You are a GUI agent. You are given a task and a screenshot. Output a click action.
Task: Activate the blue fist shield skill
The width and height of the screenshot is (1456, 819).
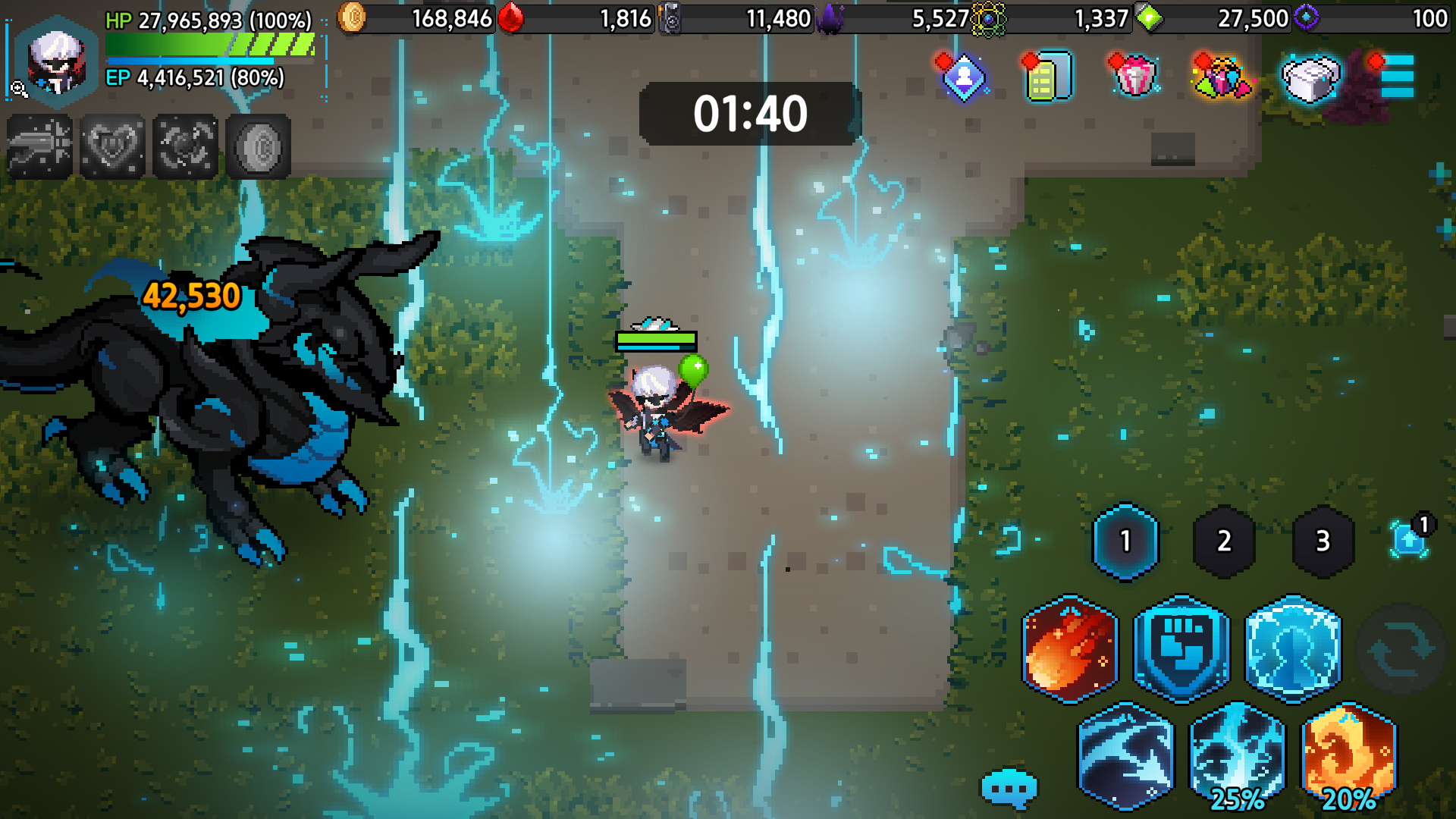1181,649
